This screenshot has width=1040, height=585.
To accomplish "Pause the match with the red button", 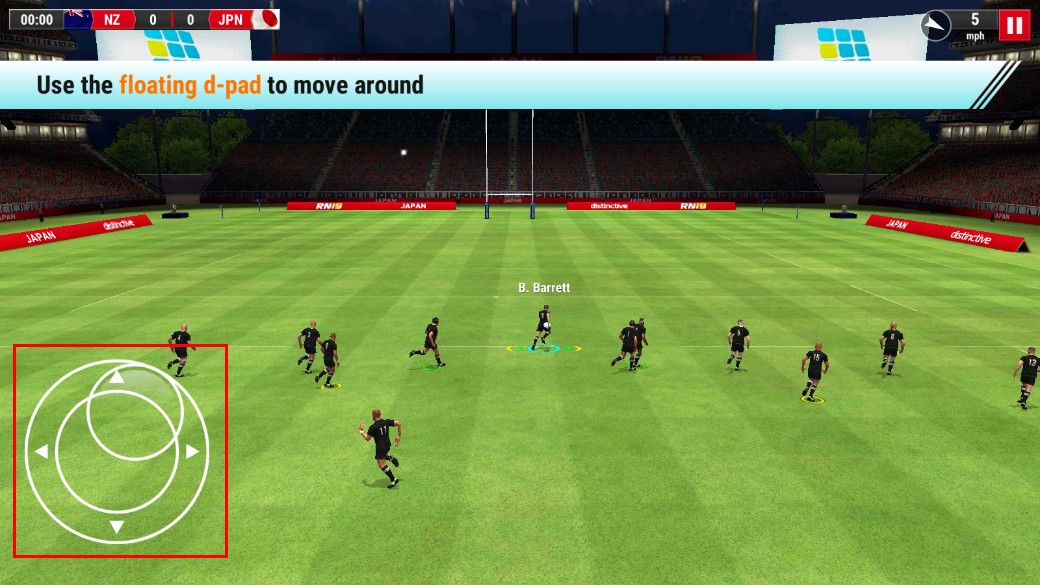I will 1014,25.
